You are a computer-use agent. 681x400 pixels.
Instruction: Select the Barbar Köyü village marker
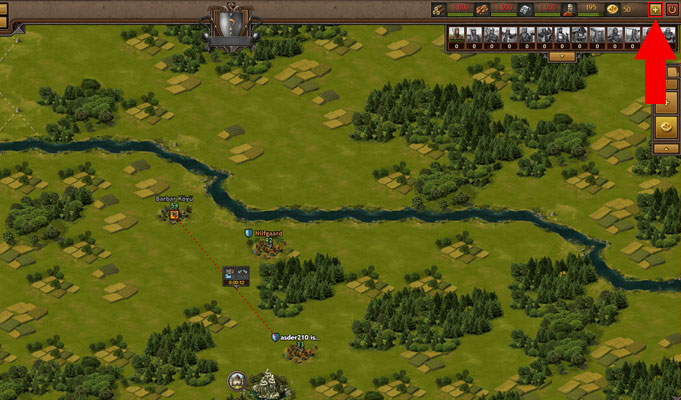[x=174, y=213]
